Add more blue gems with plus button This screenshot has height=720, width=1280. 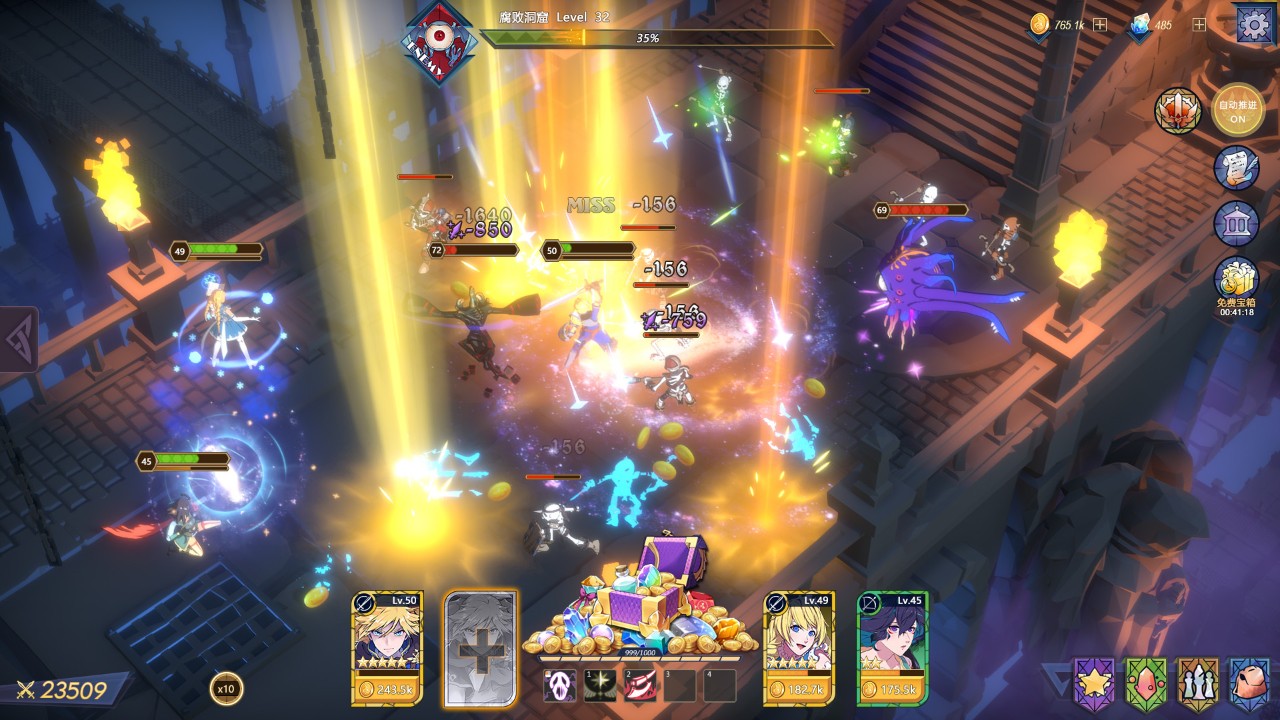(1199, 25)
